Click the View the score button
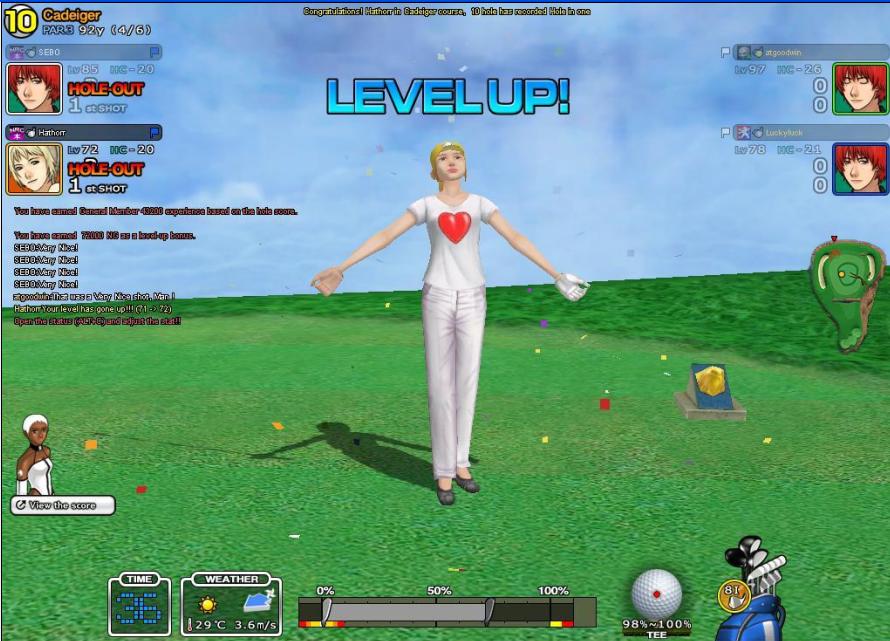The width and height of the screenshot is (890, 641). (x=62, y=505)
